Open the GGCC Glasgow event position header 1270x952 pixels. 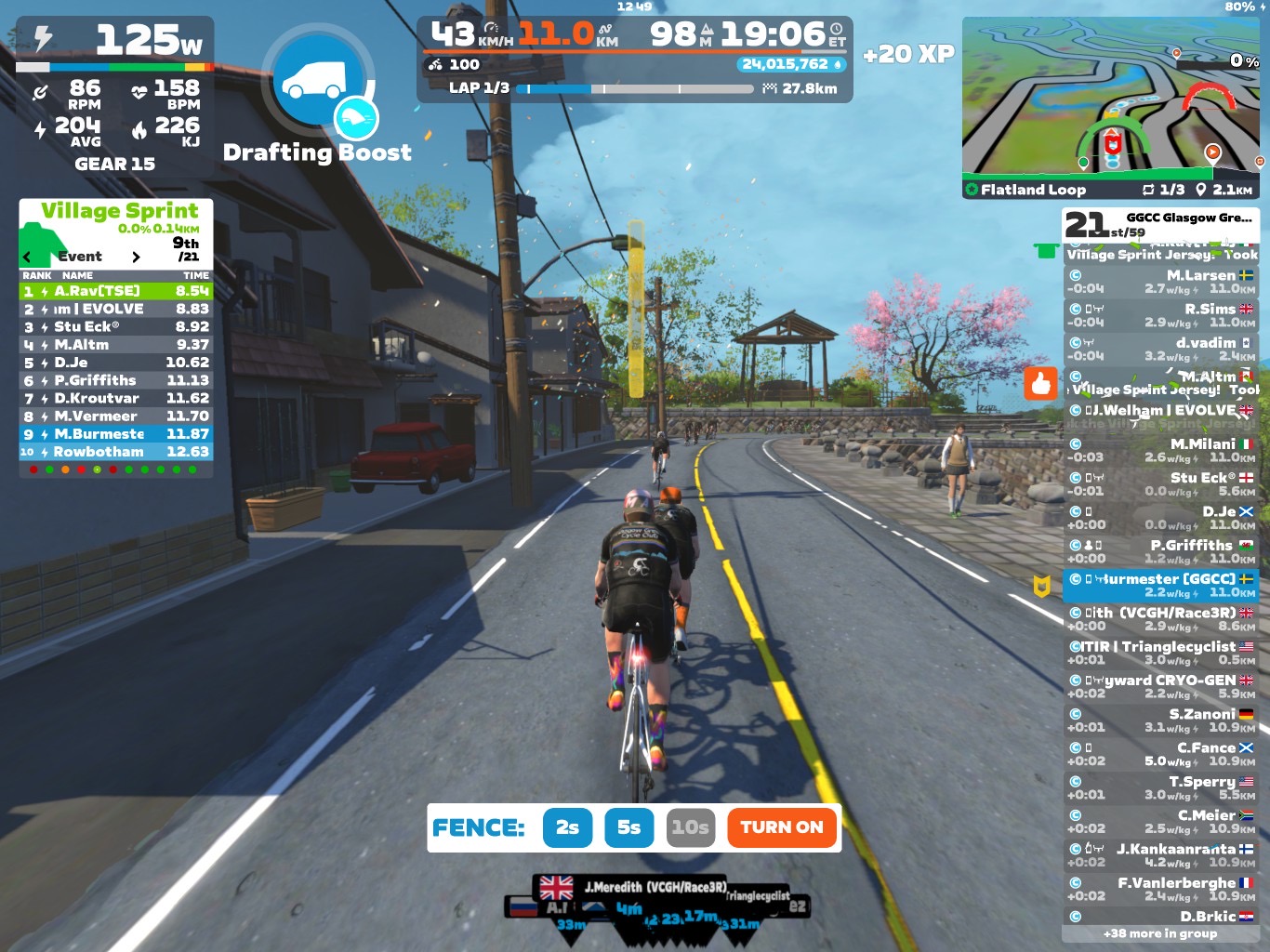[1160, 223]
